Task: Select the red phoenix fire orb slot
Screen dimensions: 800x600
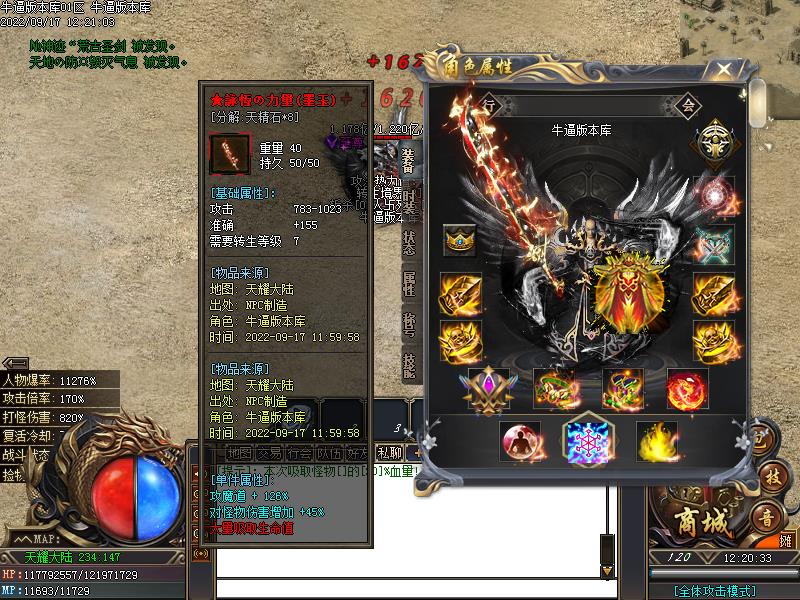Action: [x=687, y=389]
